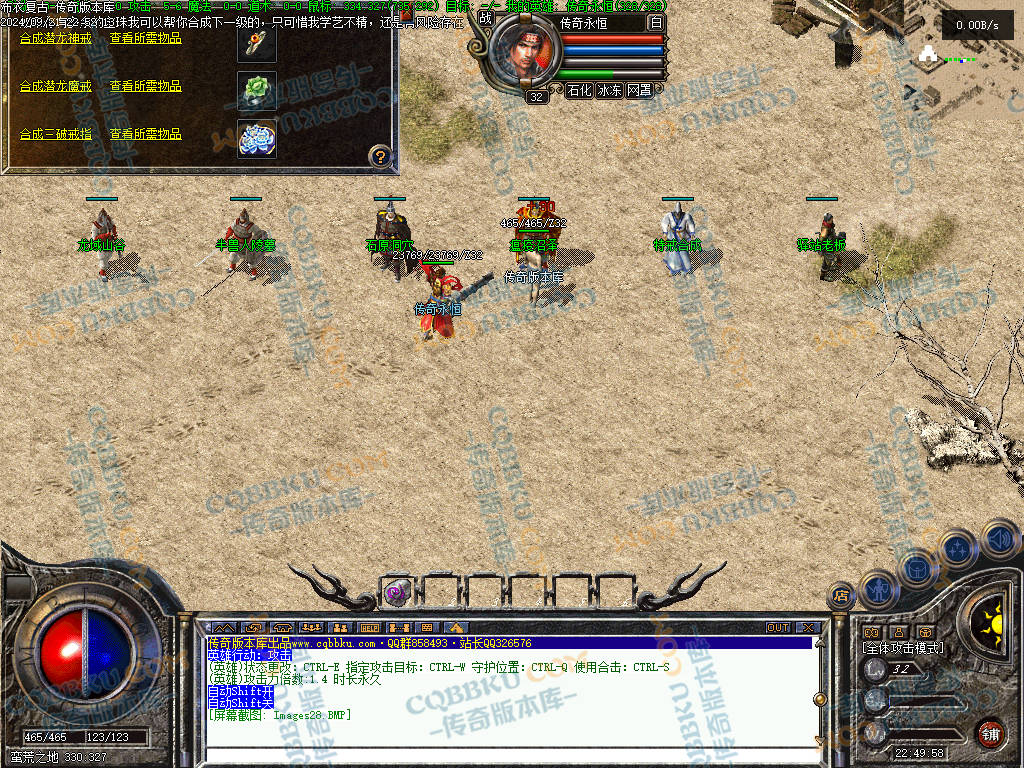Screen dimensions: 1024x768
Task: Click the red 铺 stall button
Action: tap(991, 733)
